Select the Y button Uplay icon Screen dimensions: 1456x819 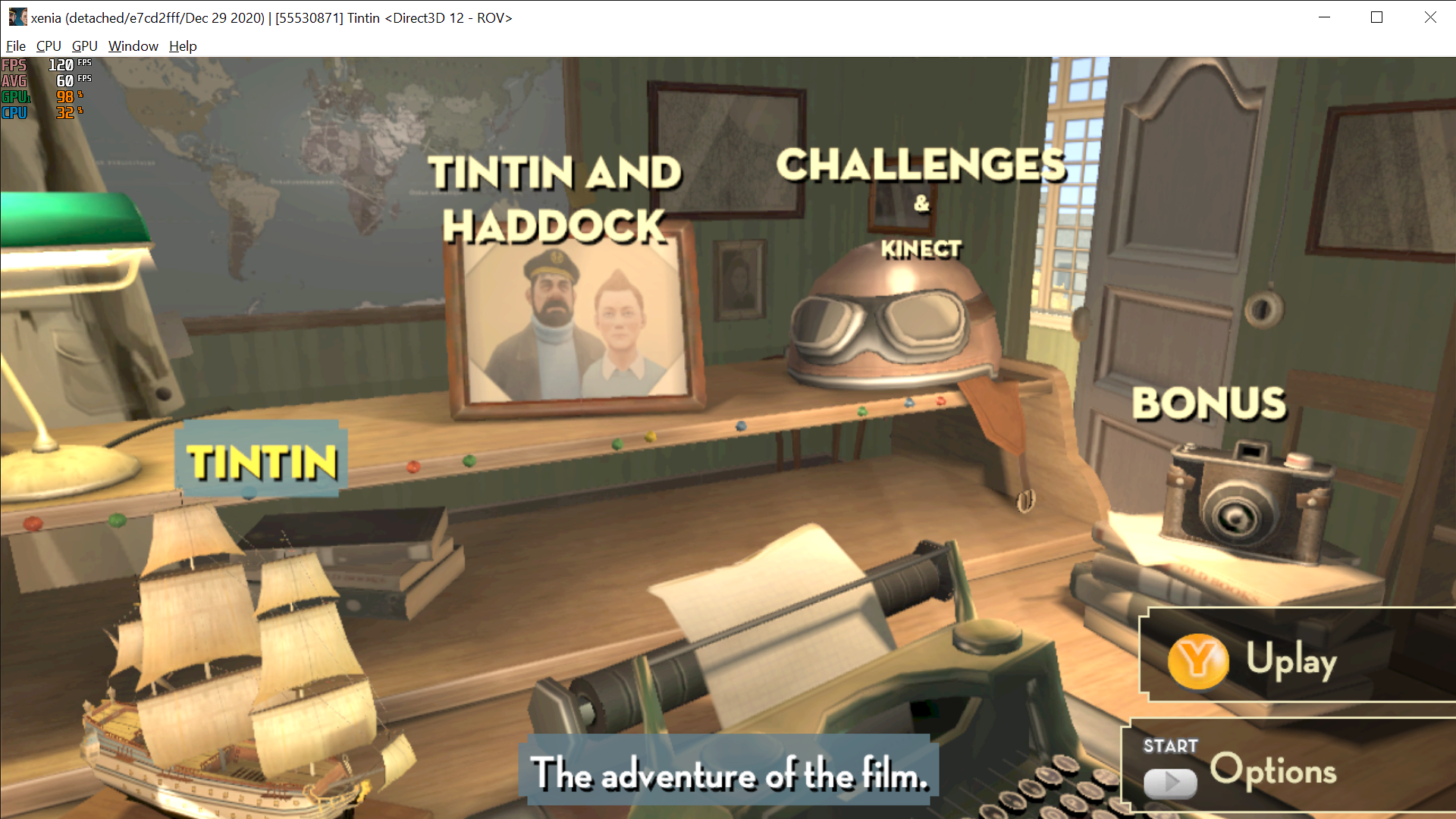1197,661
